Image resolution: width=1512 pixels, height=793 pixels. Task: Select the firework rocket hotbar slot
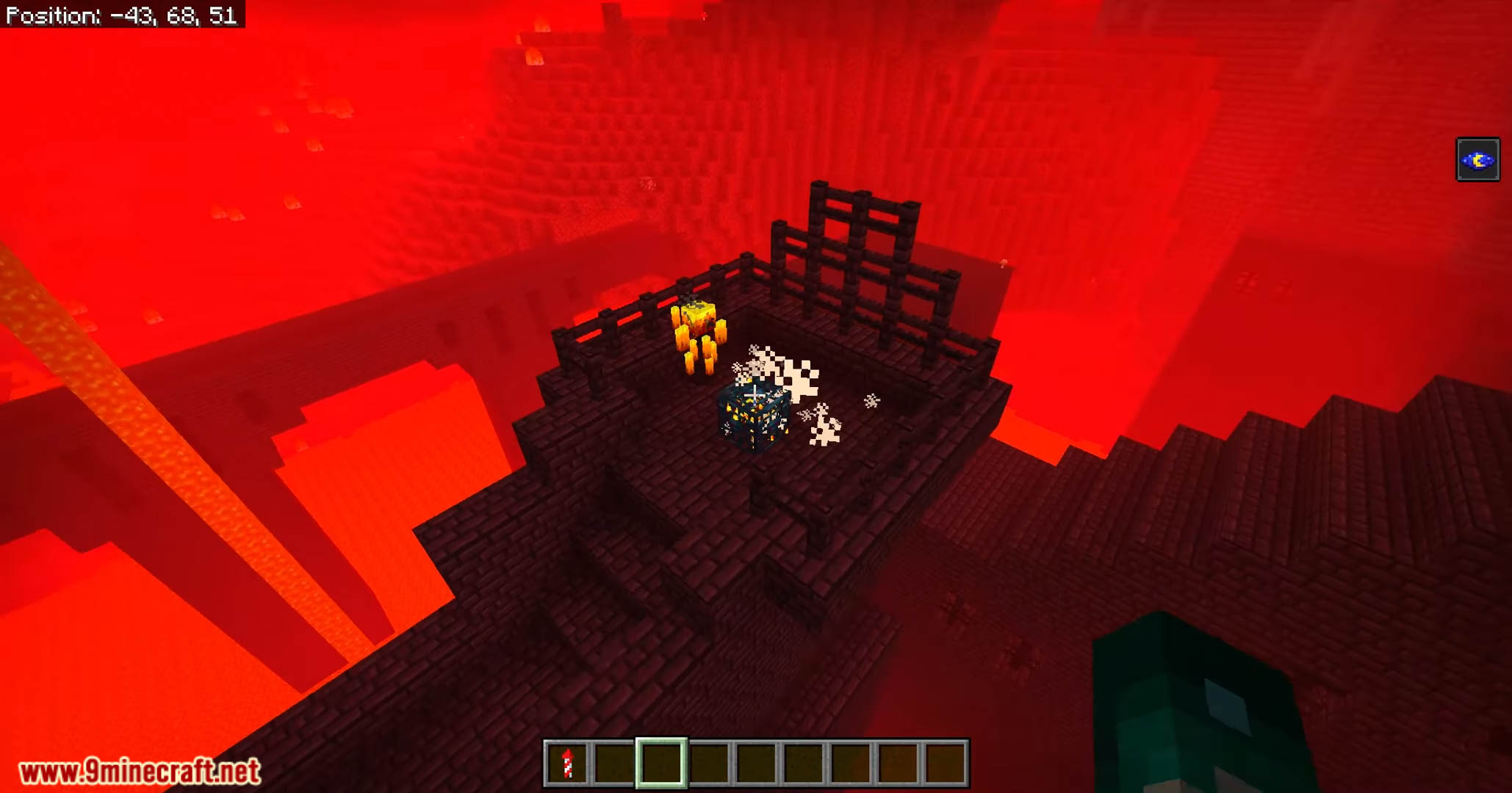pyautogui.click(x=566, y=764)
